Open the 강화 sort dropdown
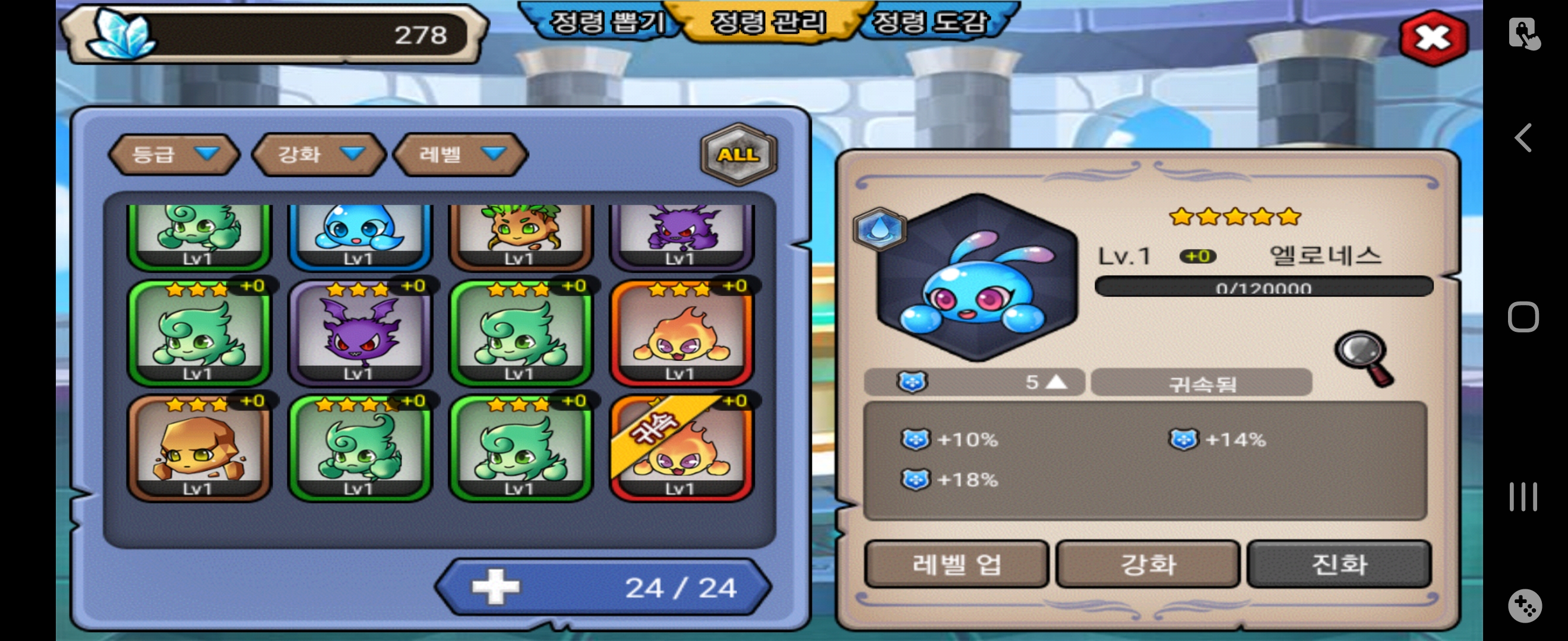The height and width of the screenshot is (641, 1568). click(319, 154)
